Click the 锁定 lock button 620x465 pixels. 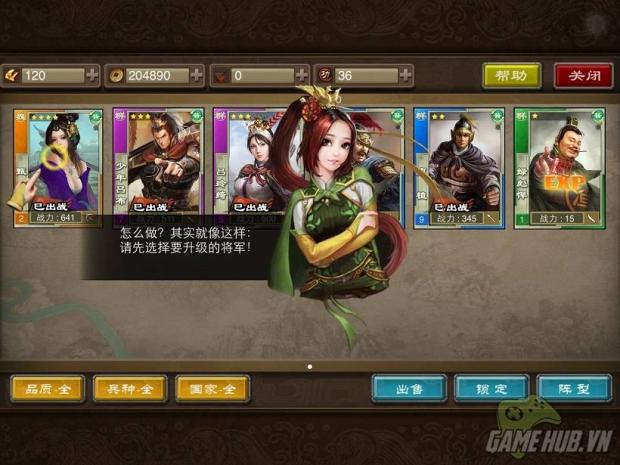click(491, 389)
